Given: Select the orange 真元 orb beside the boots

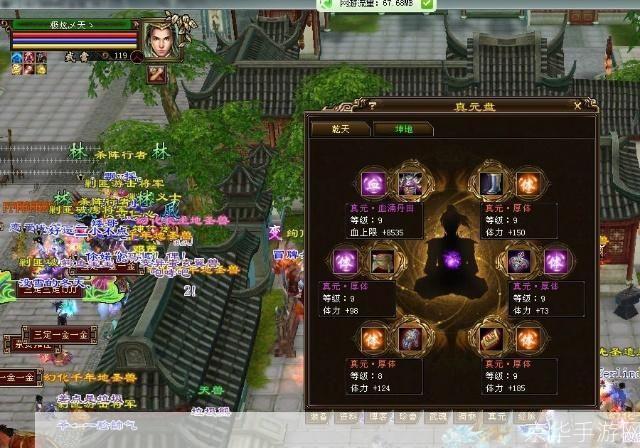Looking at the screenshot, I should click(x=528, y=185).
